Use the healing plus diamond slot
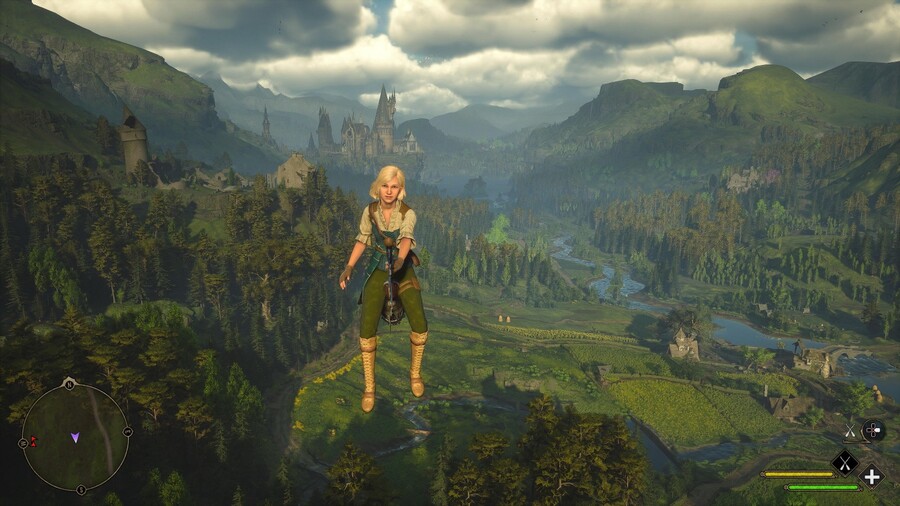 [x=872, y=476]
